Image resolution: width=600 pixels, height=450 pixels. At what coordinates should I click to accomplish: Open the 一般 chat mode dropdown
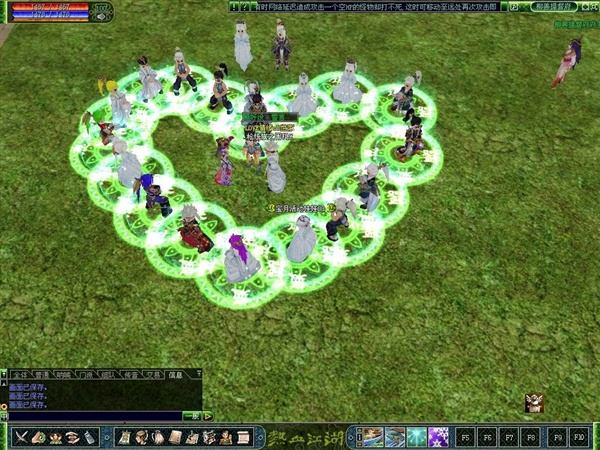(194, 416)
